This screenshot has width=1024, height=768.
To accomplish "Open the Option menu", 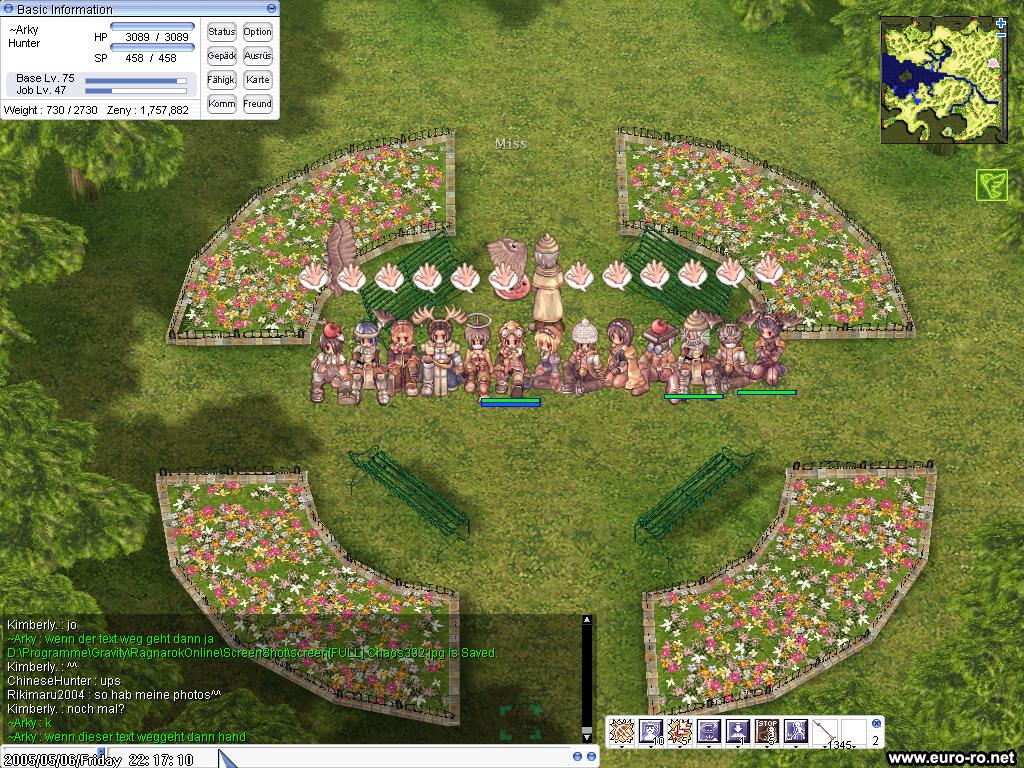I will (257, 32).
